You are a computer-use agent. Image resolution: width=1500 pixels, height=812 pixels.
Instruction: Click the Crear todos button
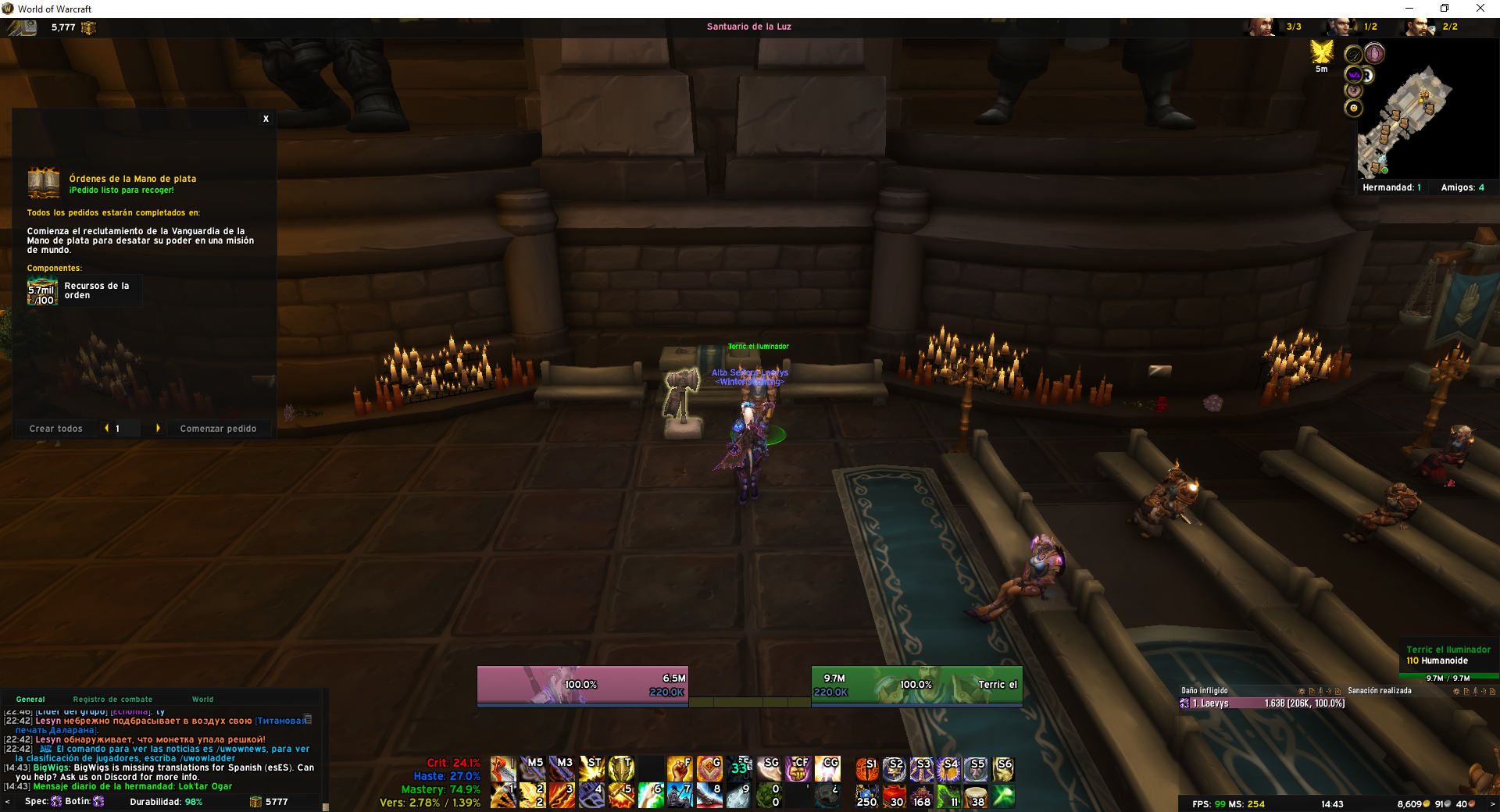coord(55,429)
